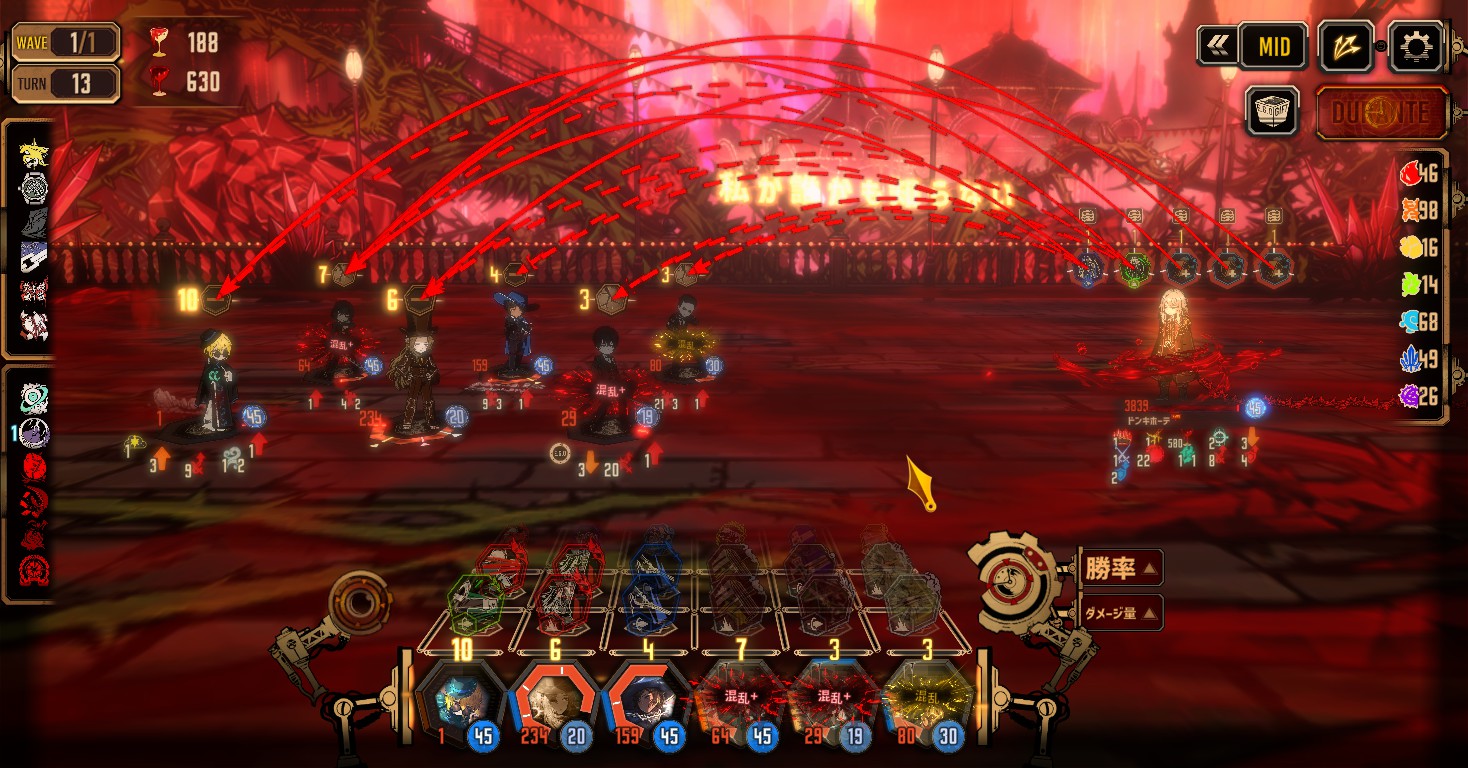Select the speed 6 sinner portrait

[x=555, y=701]
